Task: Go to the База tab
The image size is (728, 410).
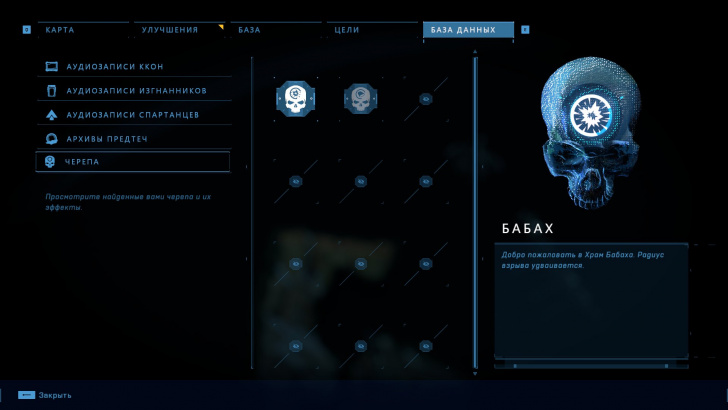Action: point(275,30)
